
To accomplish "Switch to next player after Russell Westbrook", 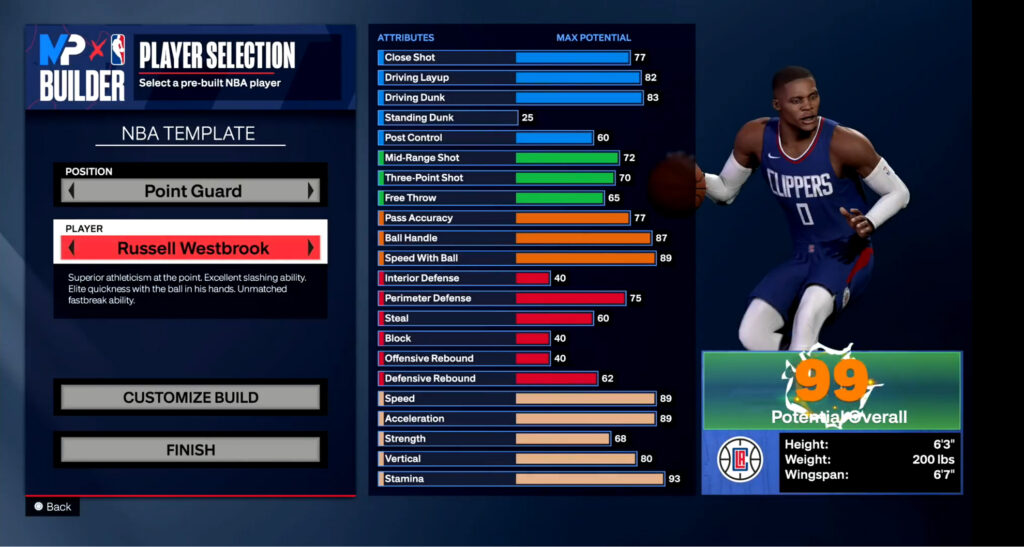I will tap(312, 248).
